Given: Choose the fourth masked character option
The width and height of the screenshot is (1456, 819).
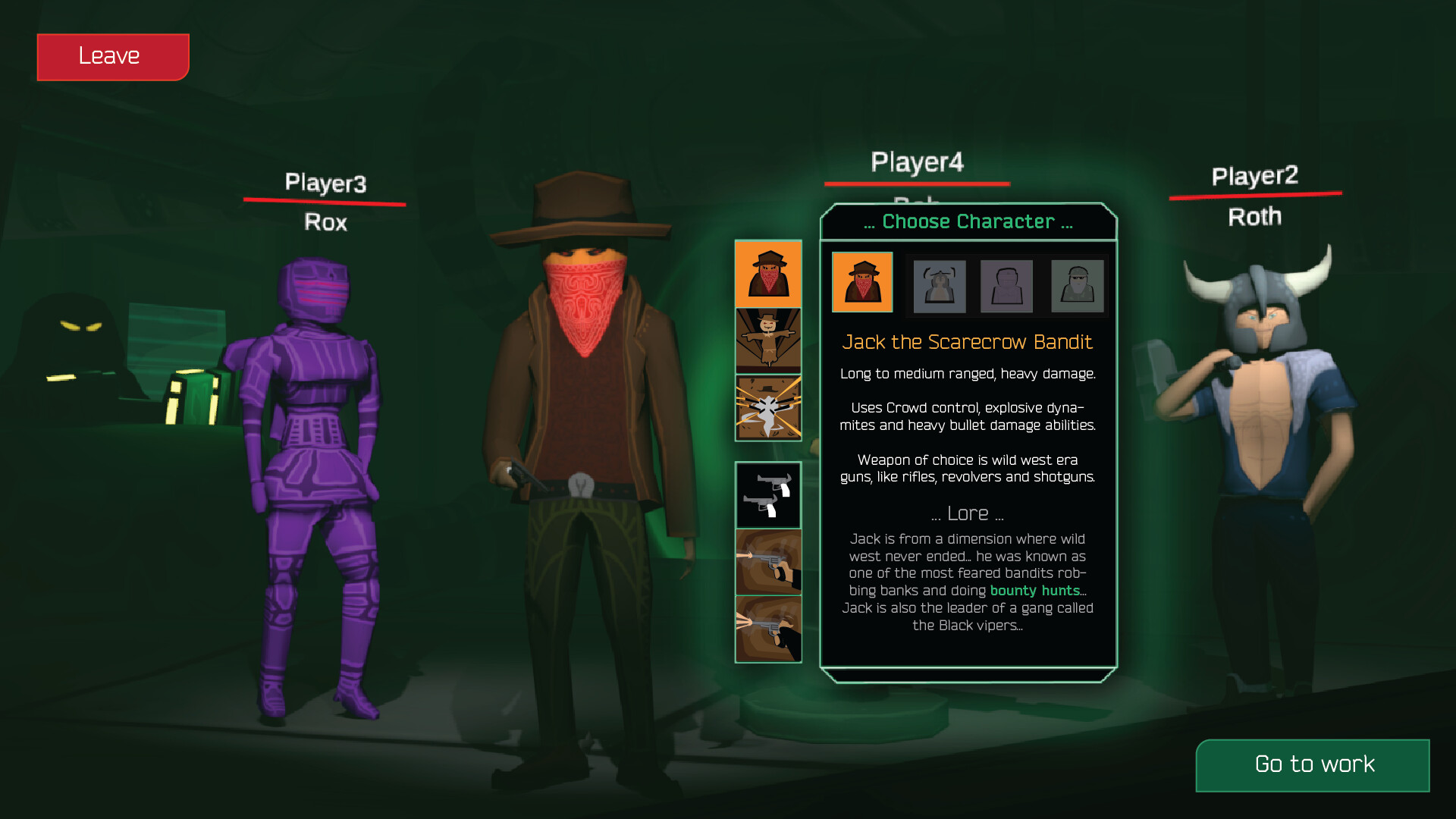Looking at the screenshot, I should tap(1077, 286).
